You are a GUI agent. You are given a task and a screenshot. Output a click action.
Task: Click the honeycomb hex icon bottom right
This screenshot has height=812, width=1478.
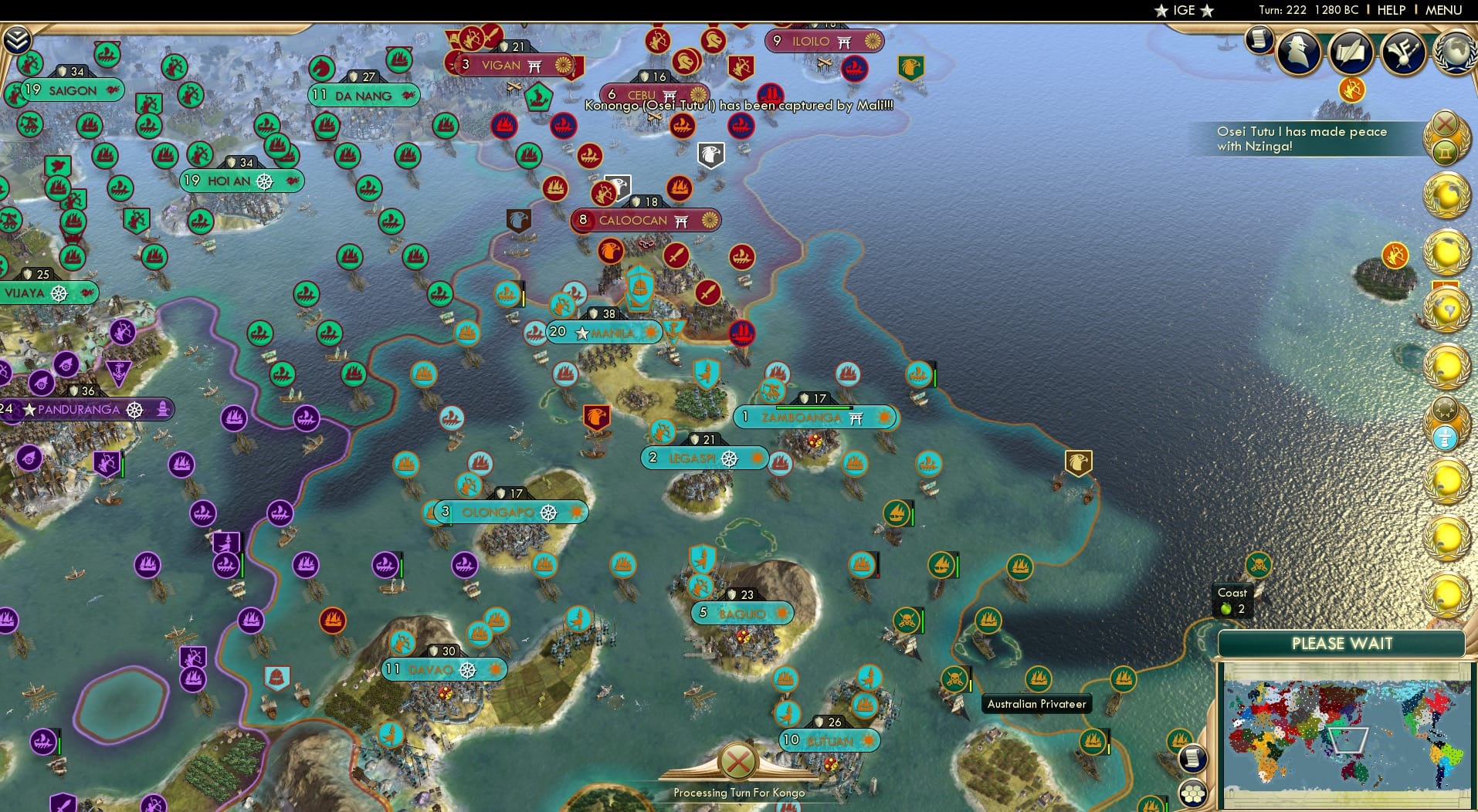[x=1193, y=793]
